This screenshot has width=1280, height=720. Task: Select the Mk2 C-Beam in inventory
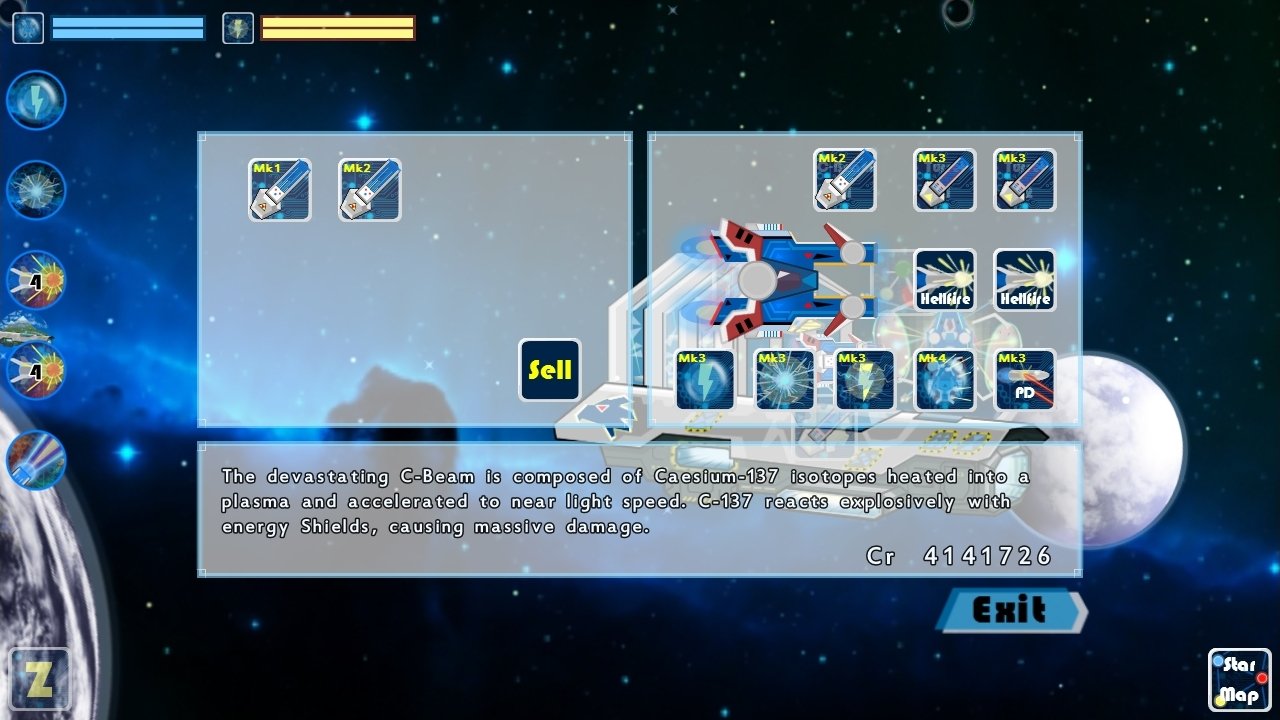tap(368, 190)
